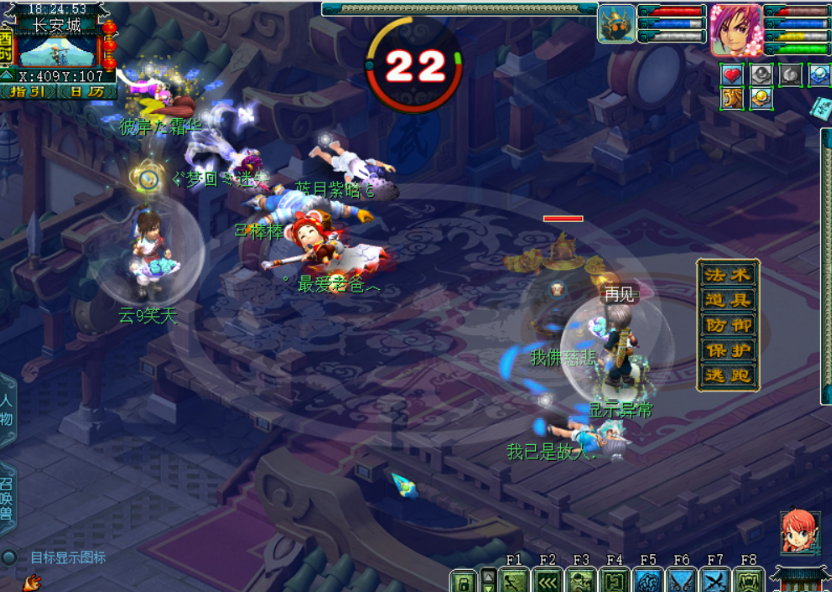
Task: Click 逃跑 to flee the battle
Action: click(x=727, y=377)
